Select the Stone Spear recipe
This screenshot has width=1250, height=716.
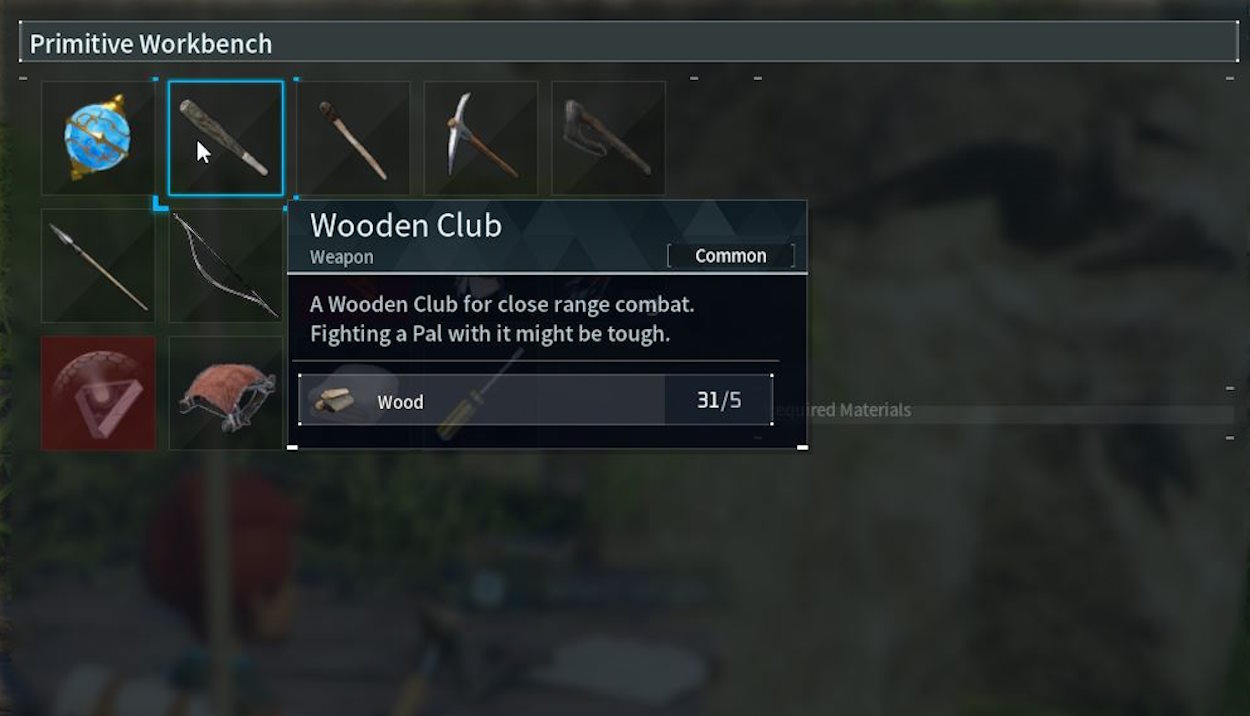pyautogui.click(x=98, y=265)
